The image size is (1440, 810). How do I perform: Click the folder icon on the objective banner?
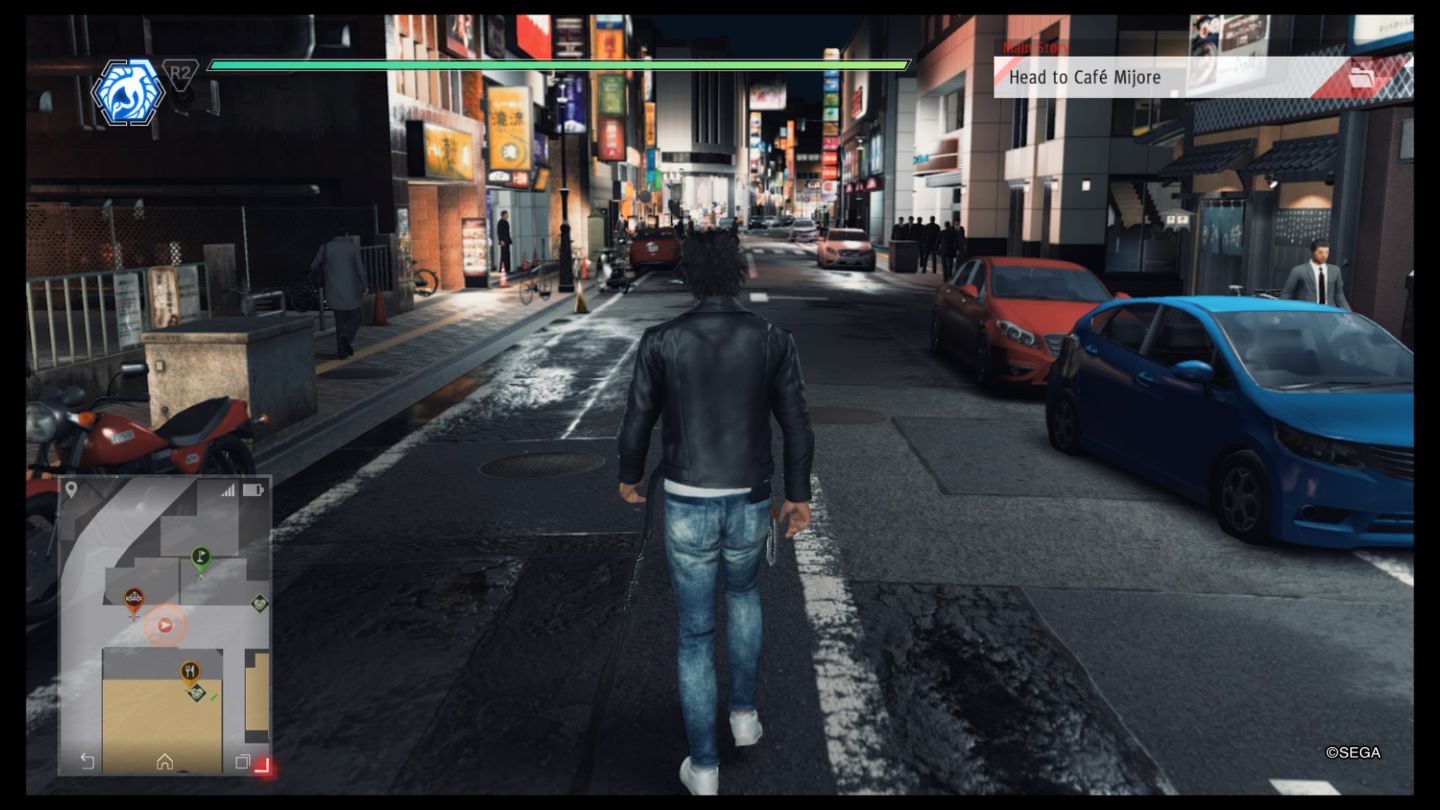[x=1362, y=77]
